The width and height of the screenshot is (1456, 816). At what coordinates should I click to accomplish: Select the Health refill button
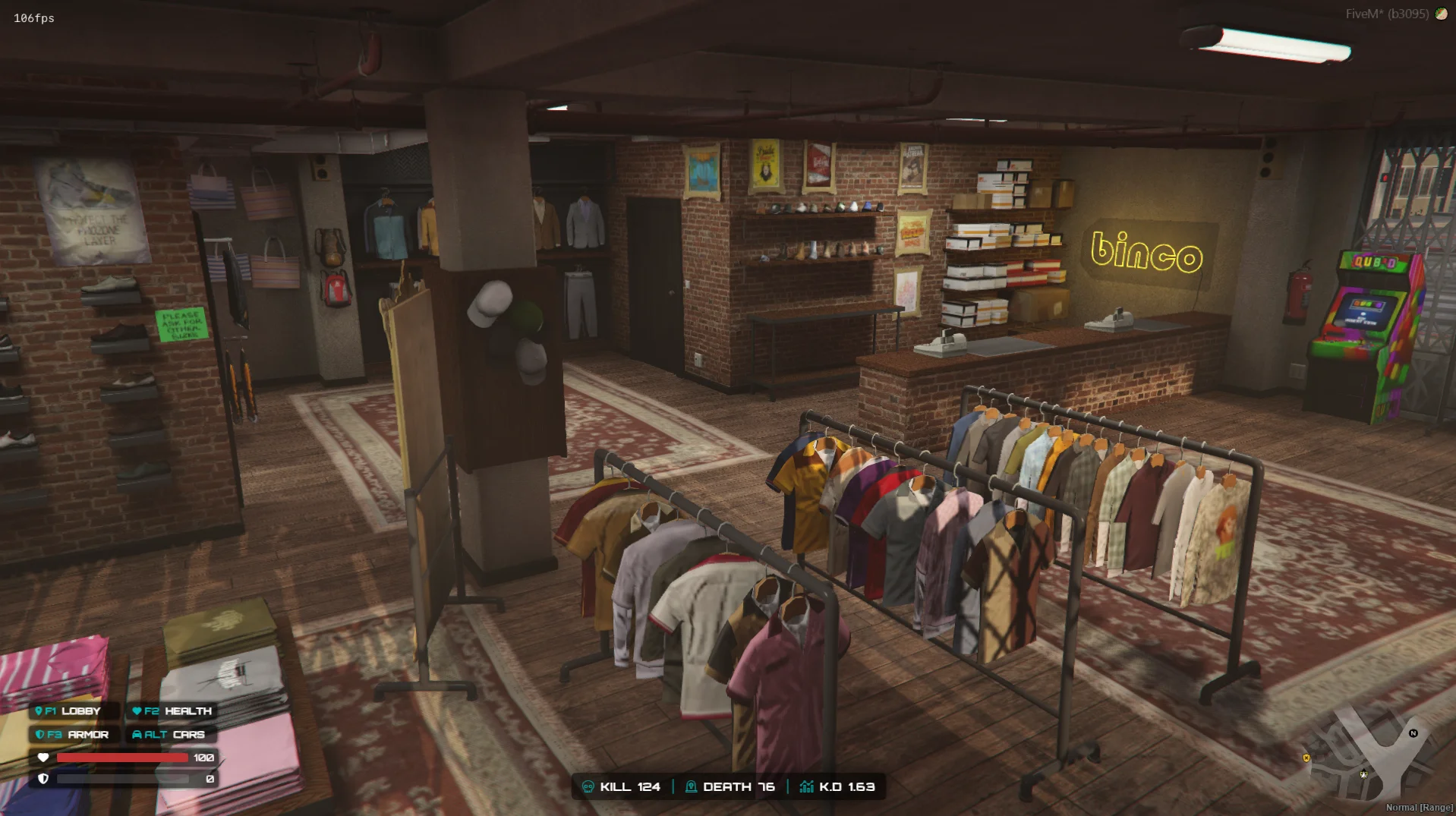point(172,711)
